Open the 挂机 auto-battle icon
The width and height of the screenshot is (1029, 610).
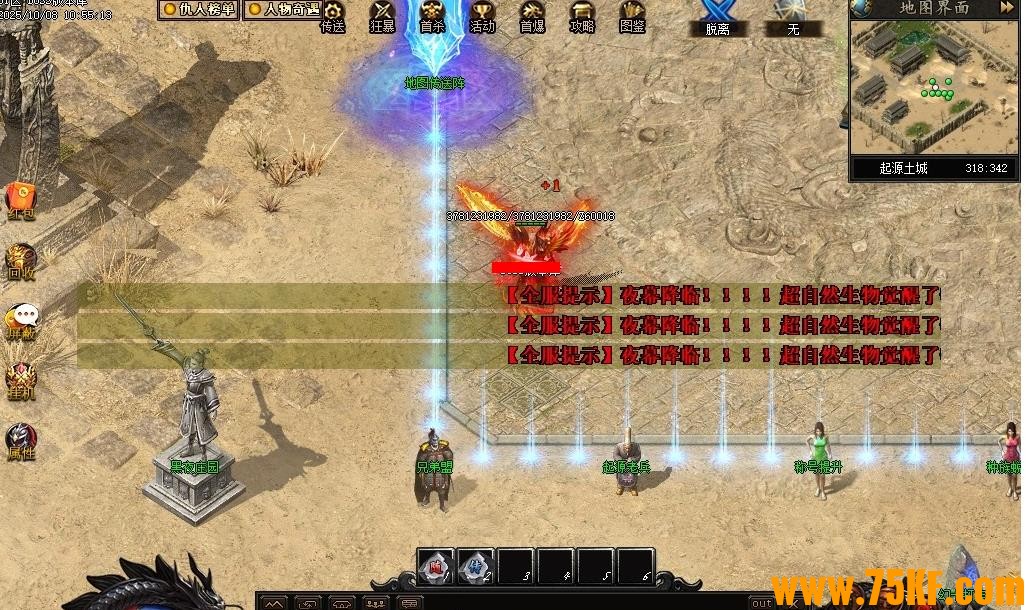coord(21,379)
